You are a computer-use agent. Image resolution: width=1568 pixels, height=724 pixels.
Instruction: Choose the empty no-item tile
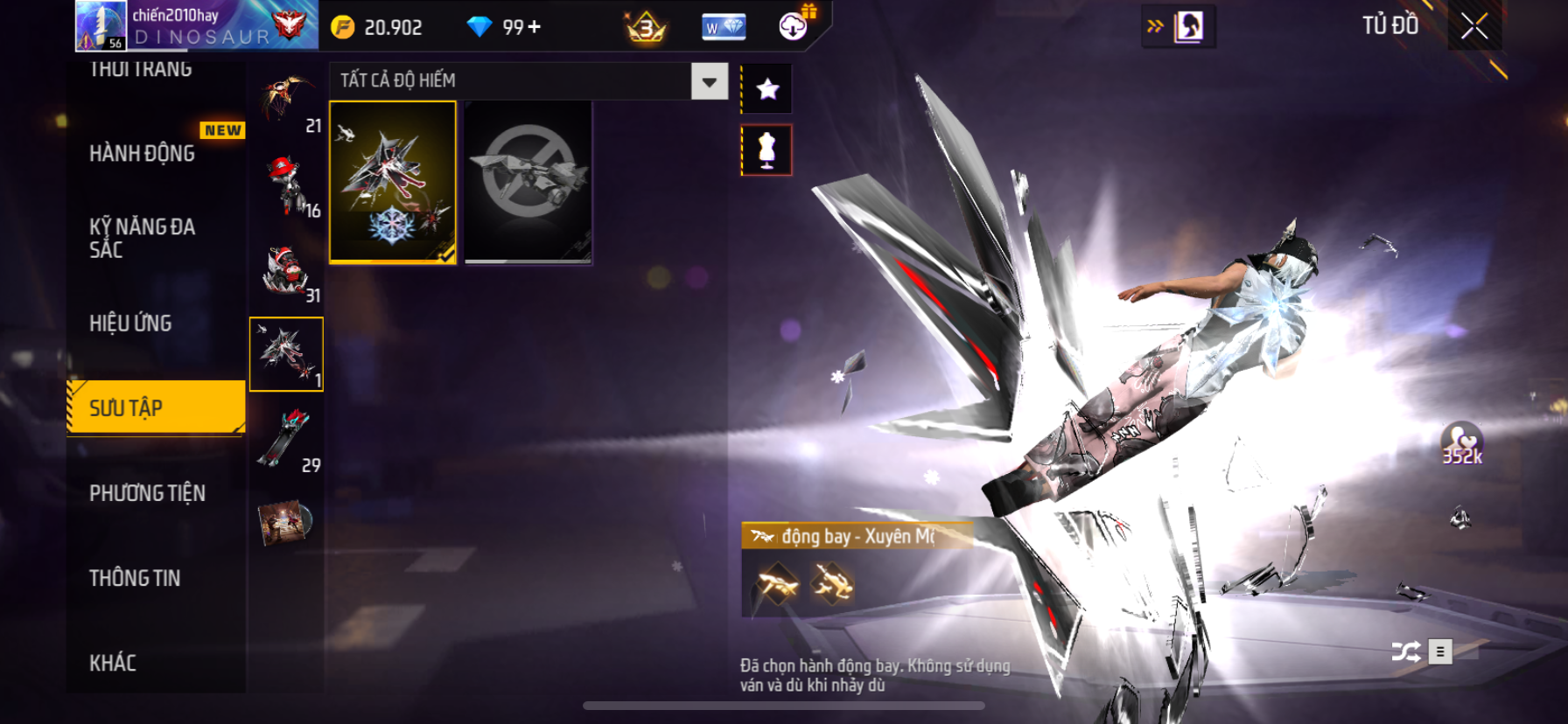pyautogui.click(x=528, y=182)
